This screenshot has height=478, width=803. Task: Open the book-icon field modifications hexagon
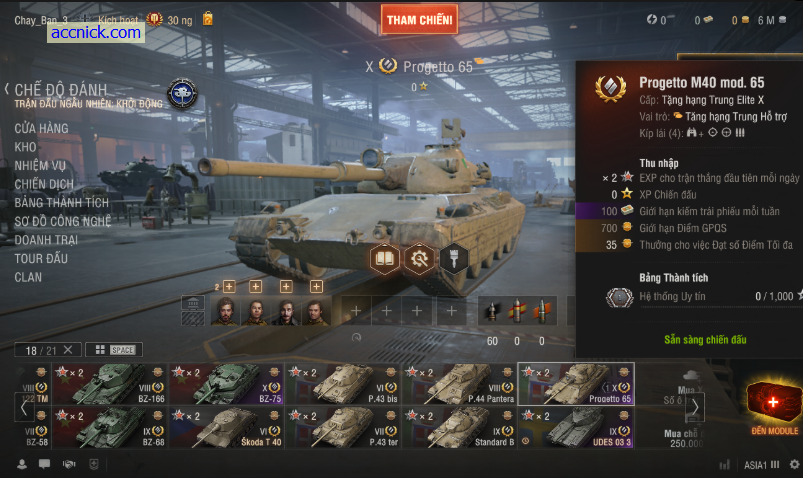(x=385, y=259)
